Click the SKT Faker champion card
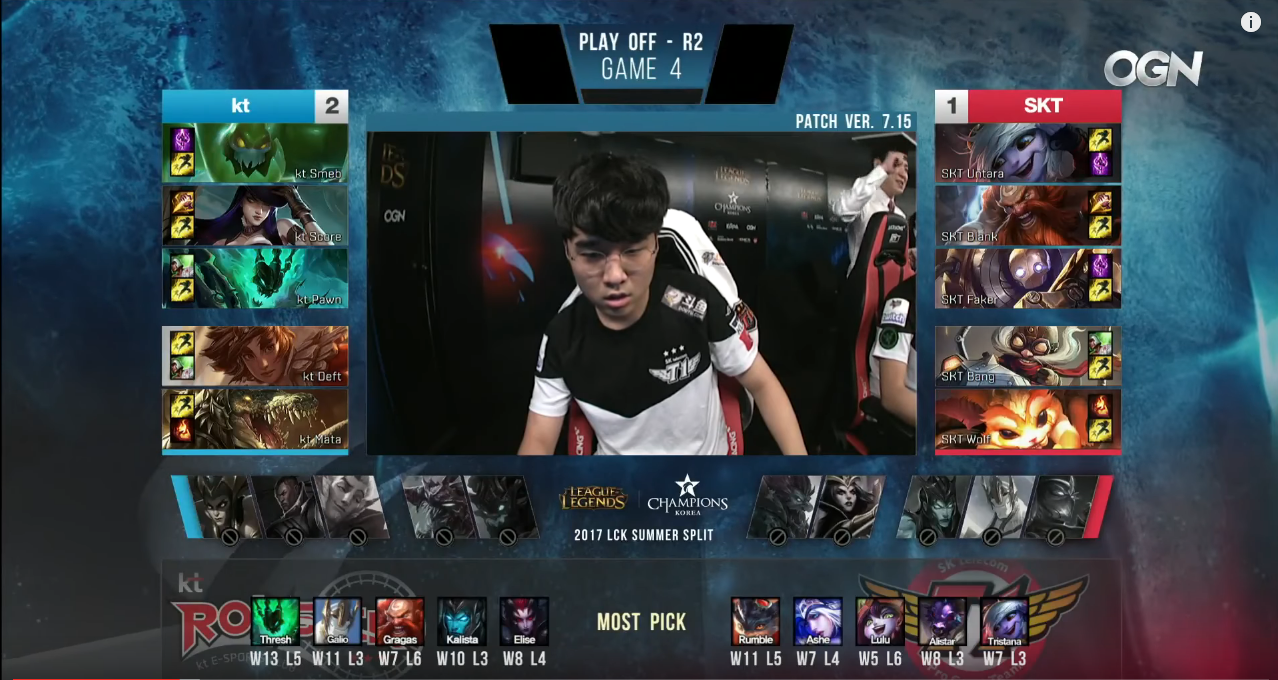 [1027, 278]
